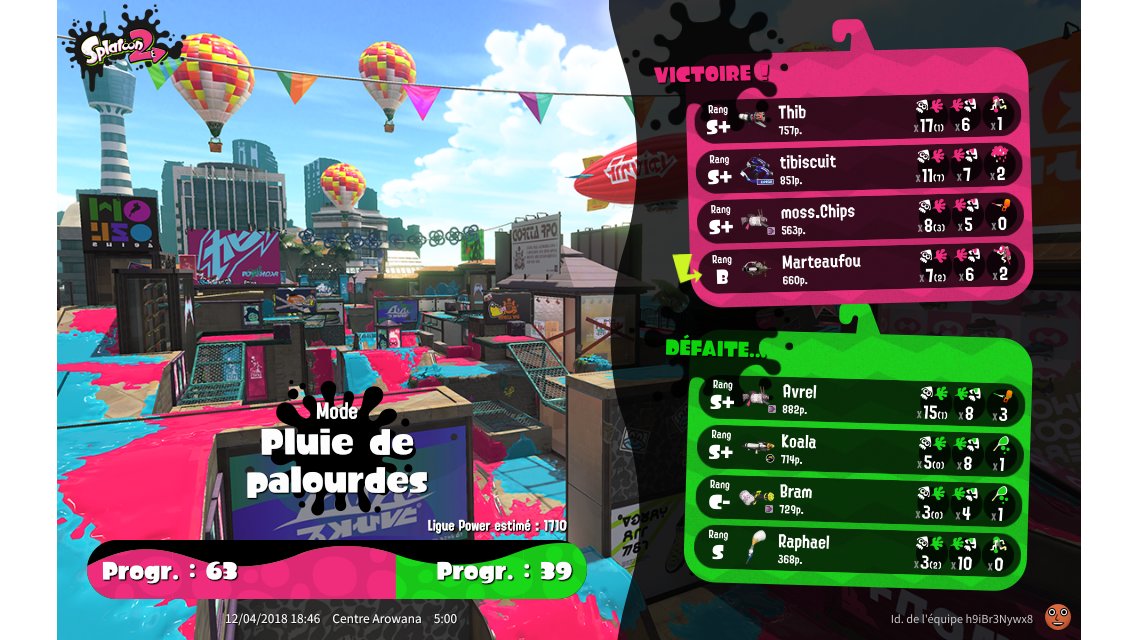Screen dimensions: 1138x640
Task: Choose the moss.Chips player row
Action: pyautogui.click(x=860, y=218)
